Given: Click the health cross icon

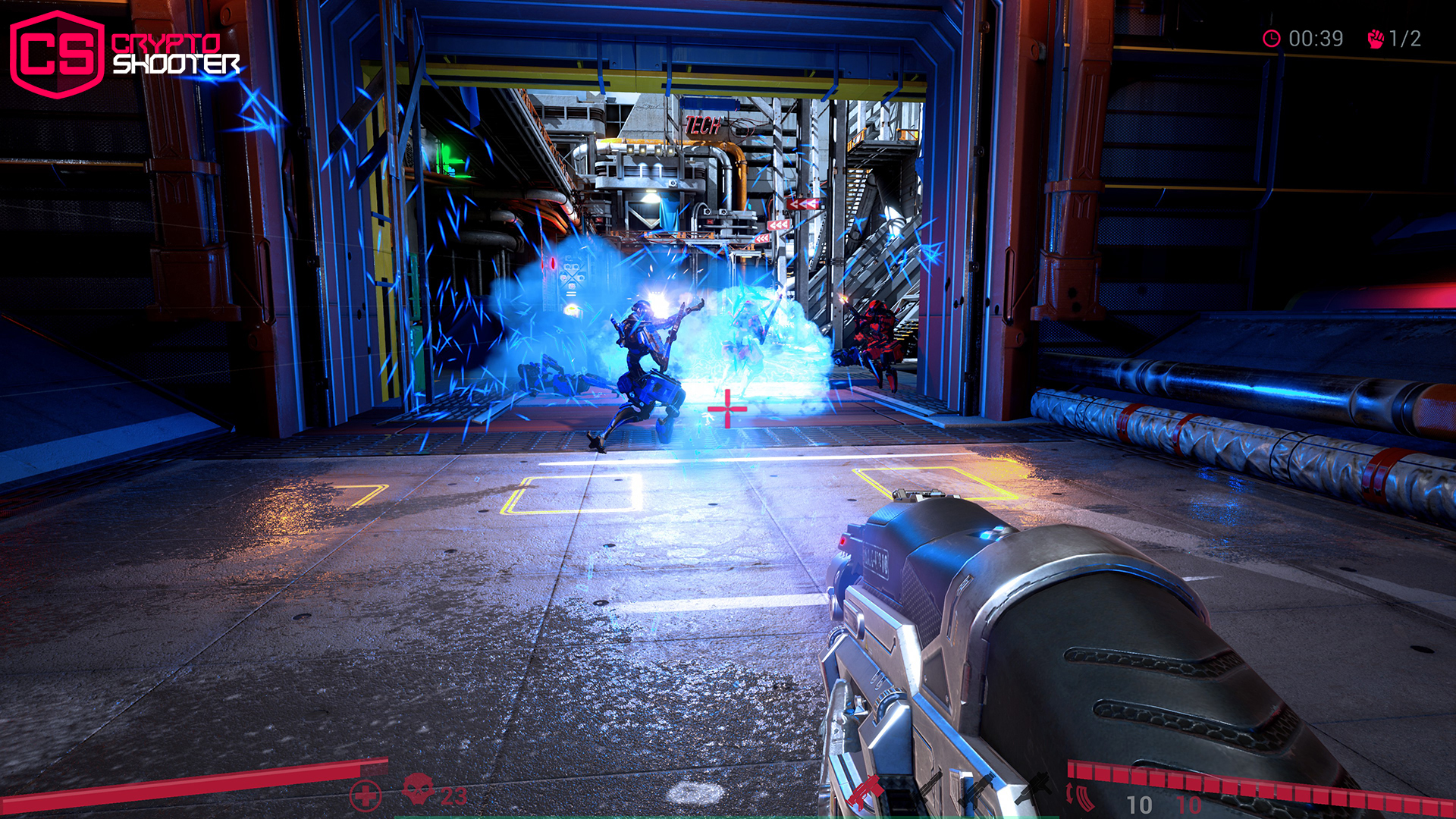Looking at the screenshot, I should point(365,794).
